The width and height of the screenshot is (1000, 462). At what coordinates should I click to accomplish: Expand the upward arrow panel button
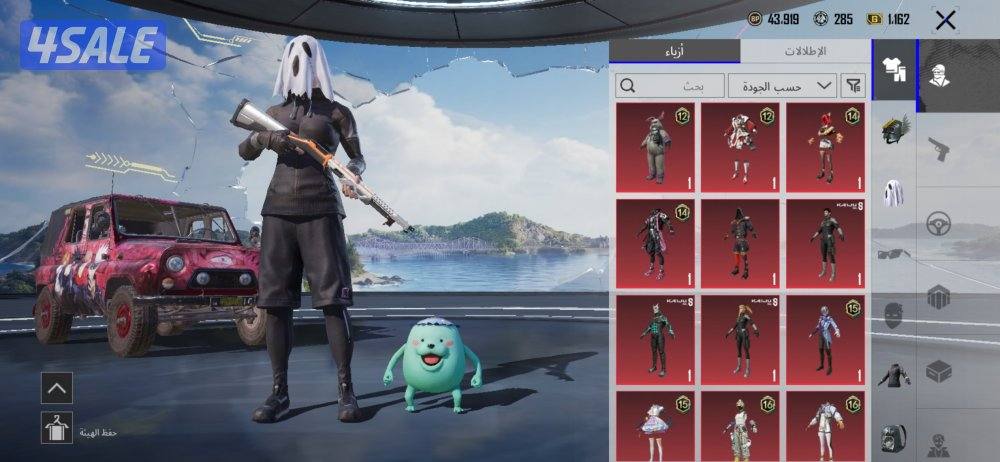(x=56, y=387)
